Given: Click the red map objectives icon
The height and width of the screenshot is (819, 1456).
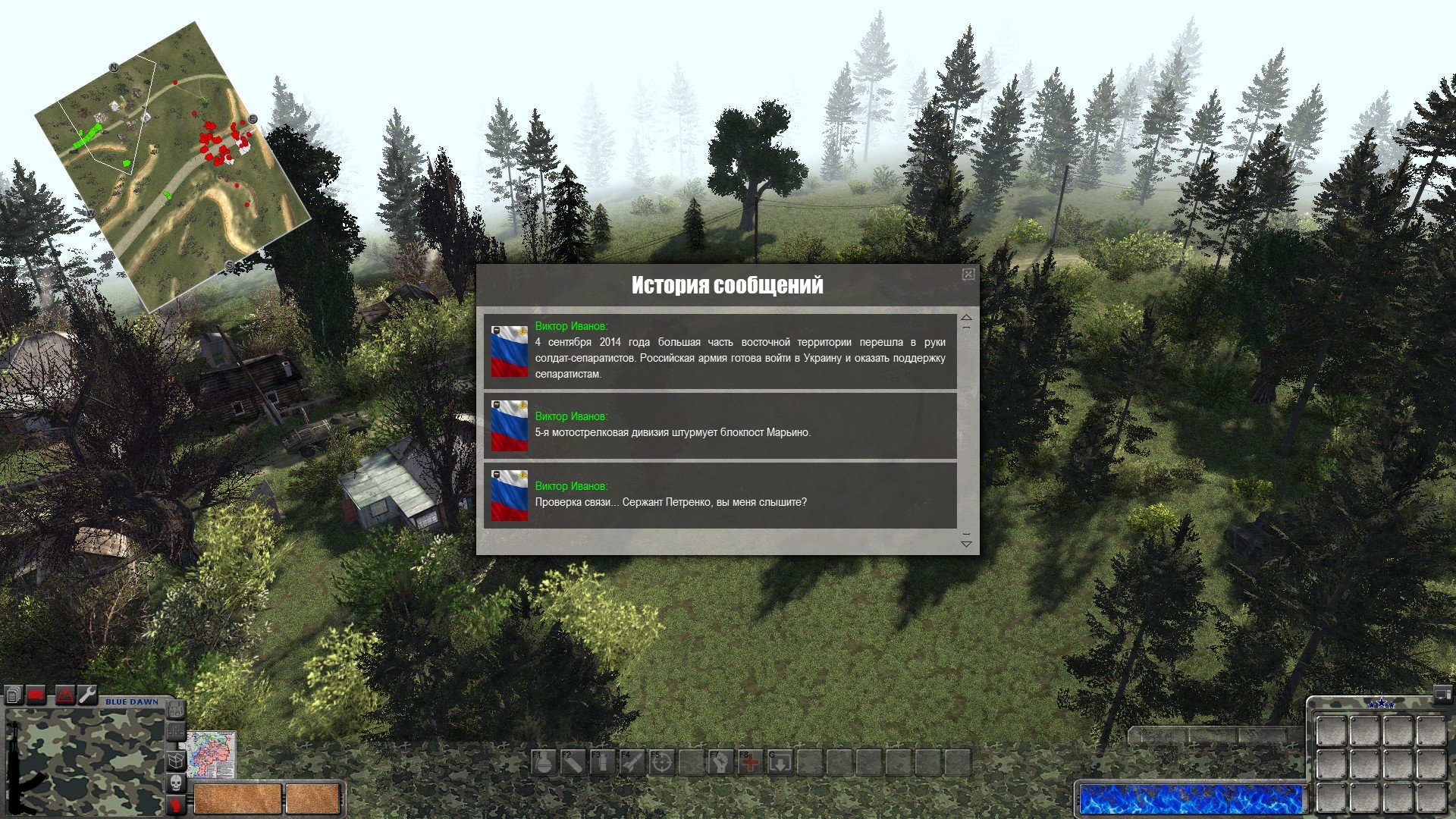Looking at the screenshot, I should 65,695.
